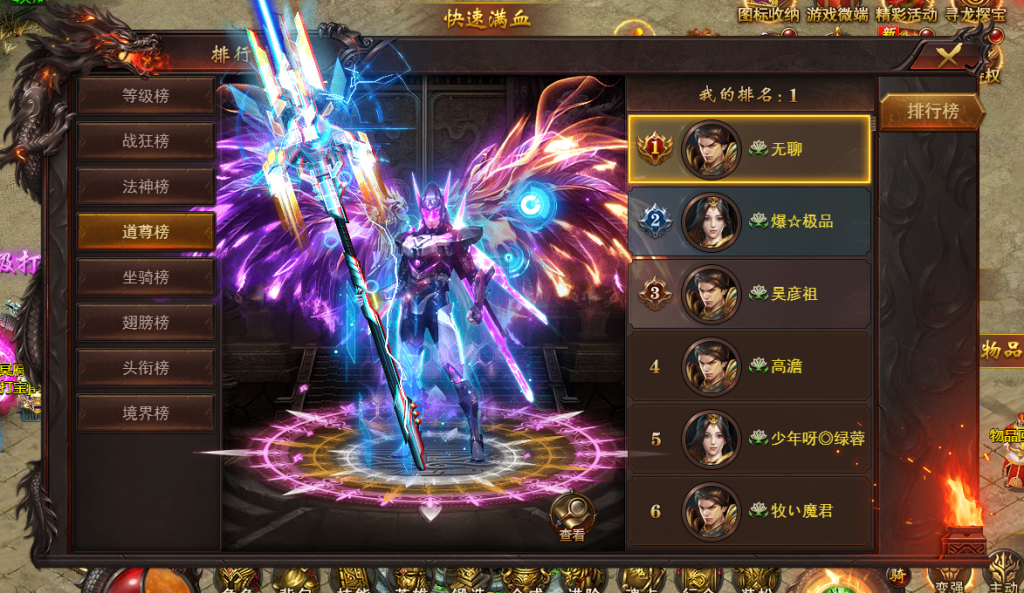
Task: Open the 战狂榜 ranking list
Action: click(146, 141)
